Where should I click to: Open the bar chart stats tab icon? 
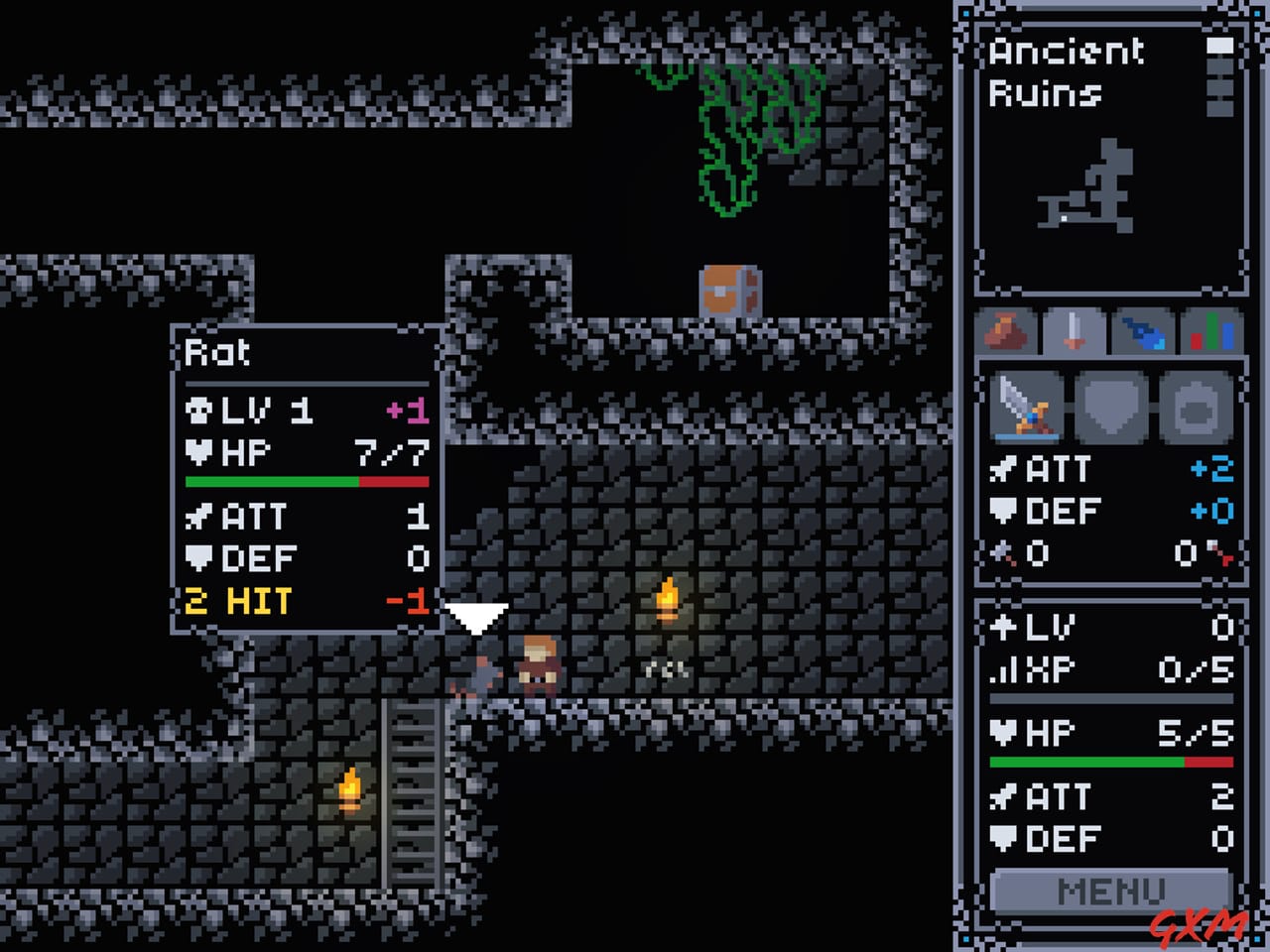[x=1210, y=332]
